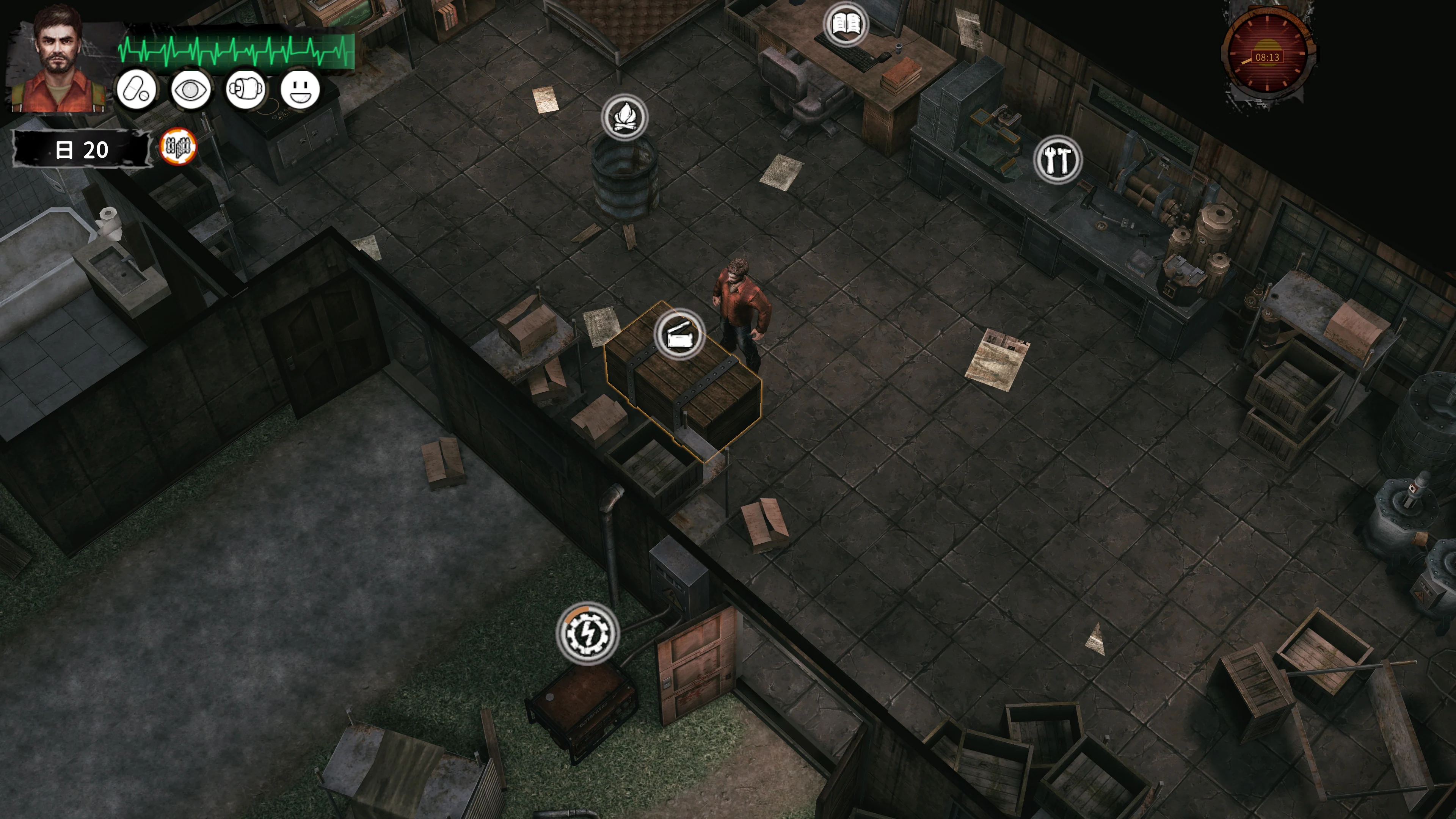Open the book icon above the desk
The width and height of the screenshot is (1456, 819).
[x=846, y=24]
